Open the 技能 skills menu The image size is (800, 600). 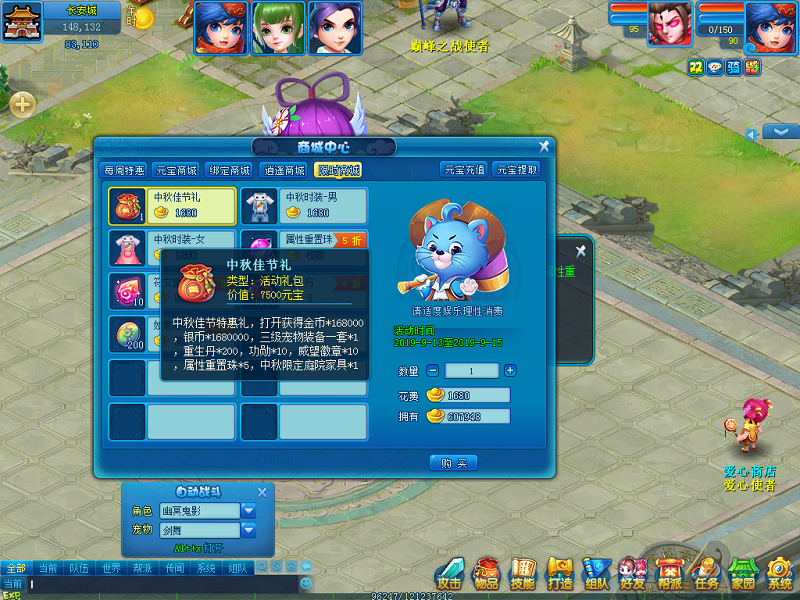click(x=523, y=573)
